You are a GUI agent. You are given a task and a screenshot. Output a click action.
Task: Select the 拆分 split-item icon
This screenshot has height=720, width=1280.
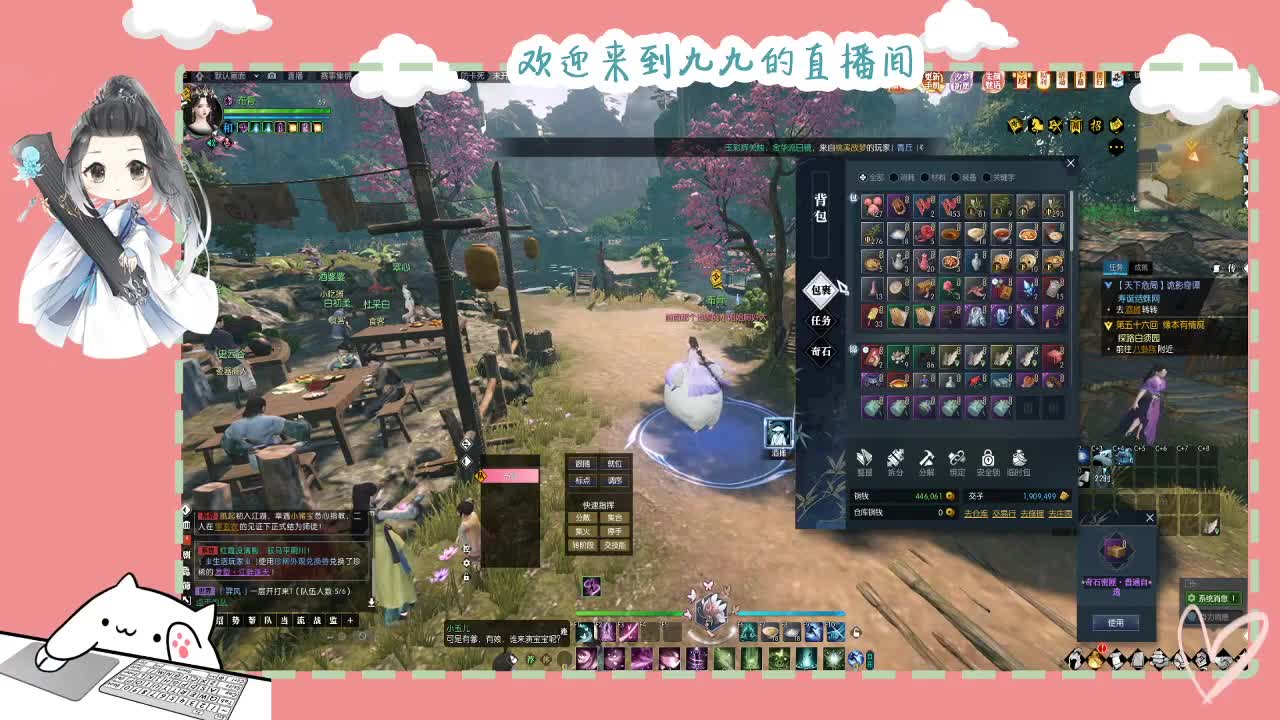[894, 459]
